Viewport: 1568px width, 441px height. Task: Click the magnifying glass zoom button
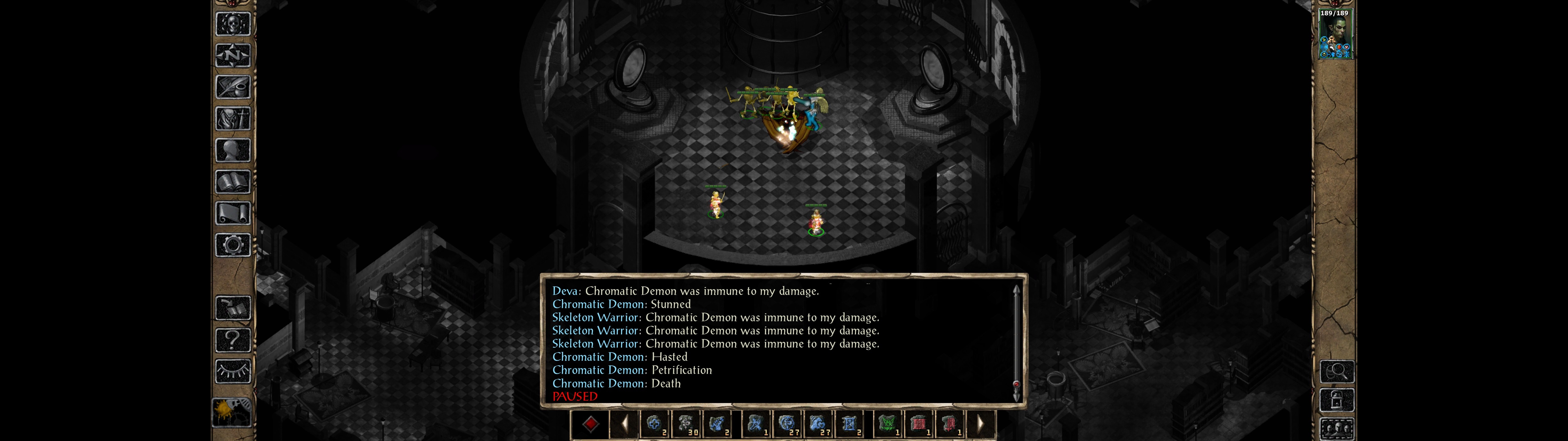click(x=1337, y=371)
